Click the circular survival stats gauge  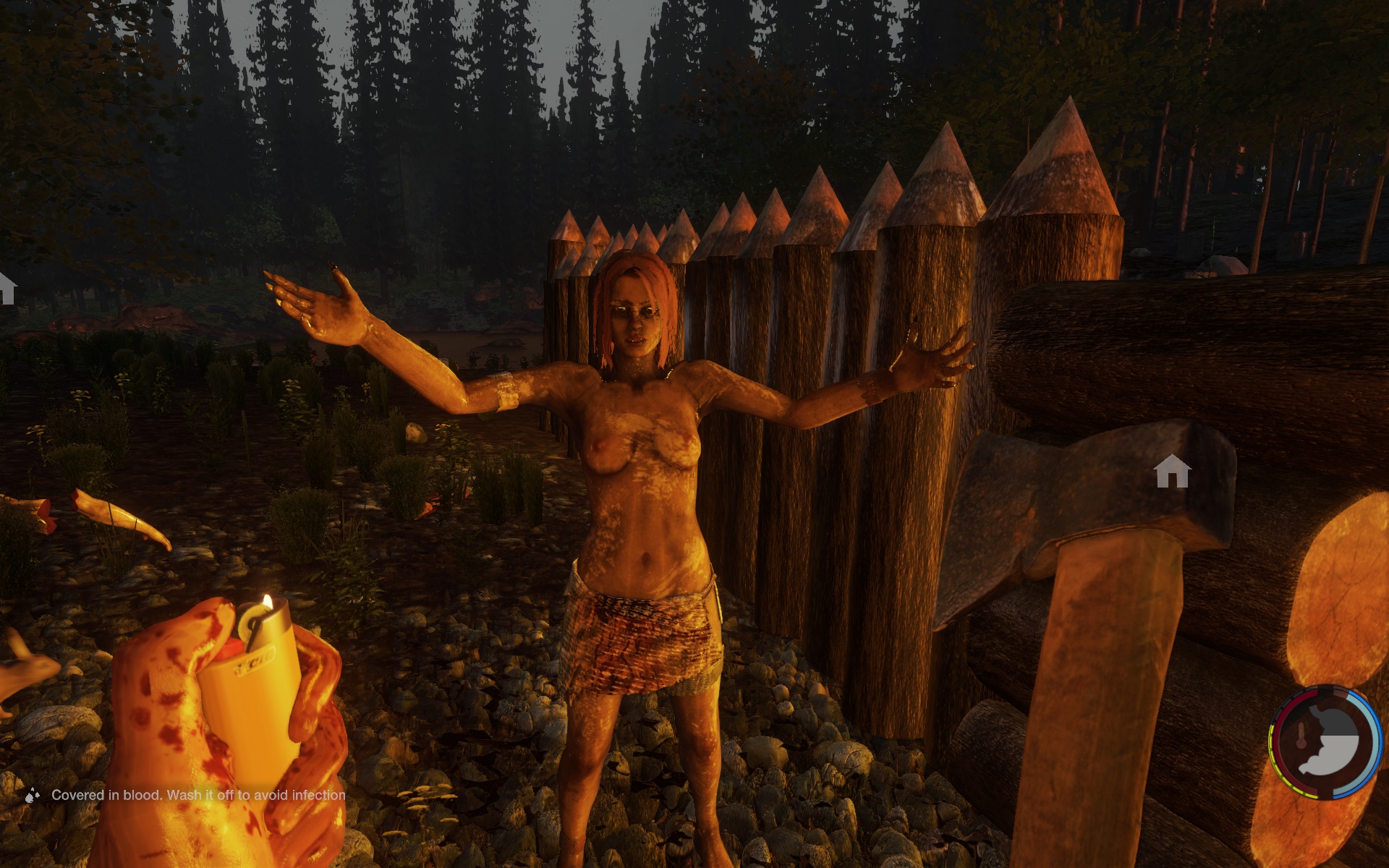point(1325,743)
